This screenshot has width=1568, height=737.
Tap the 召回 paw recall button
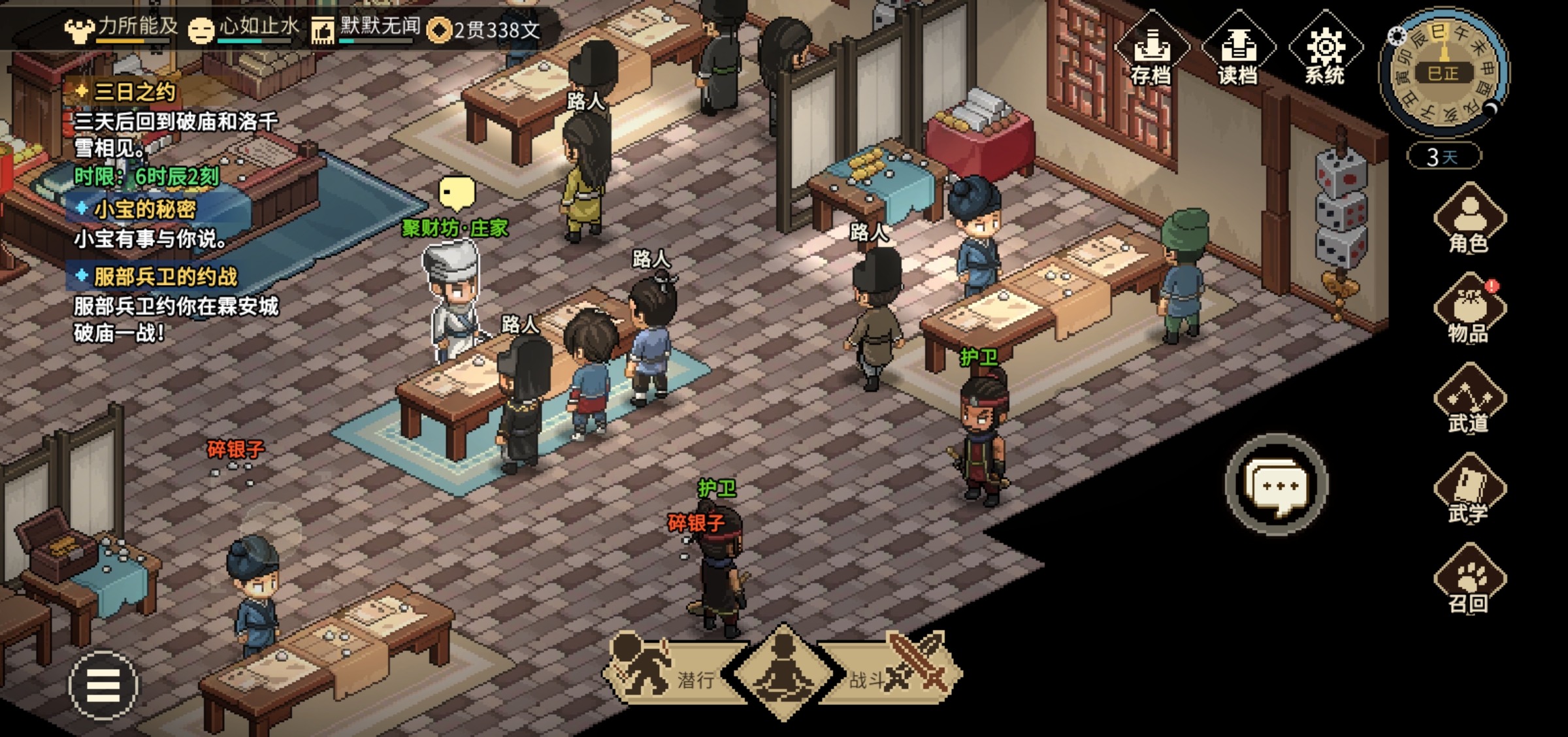[1469, 580]
